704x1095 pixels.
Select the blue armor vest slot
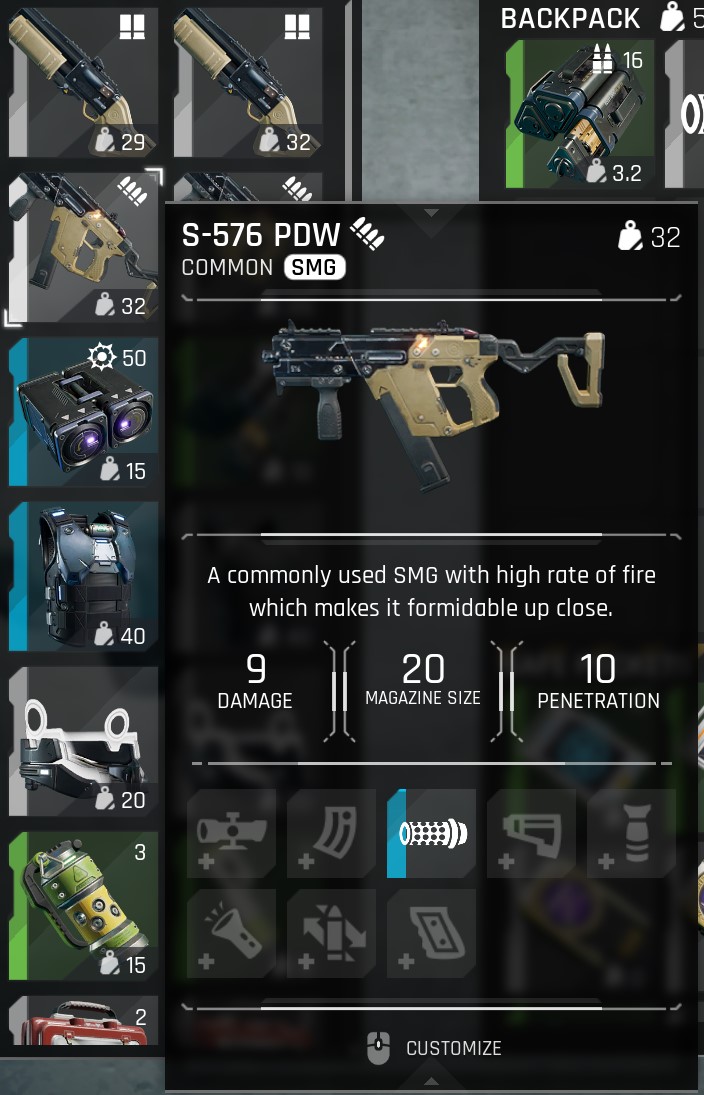(83, 577)
